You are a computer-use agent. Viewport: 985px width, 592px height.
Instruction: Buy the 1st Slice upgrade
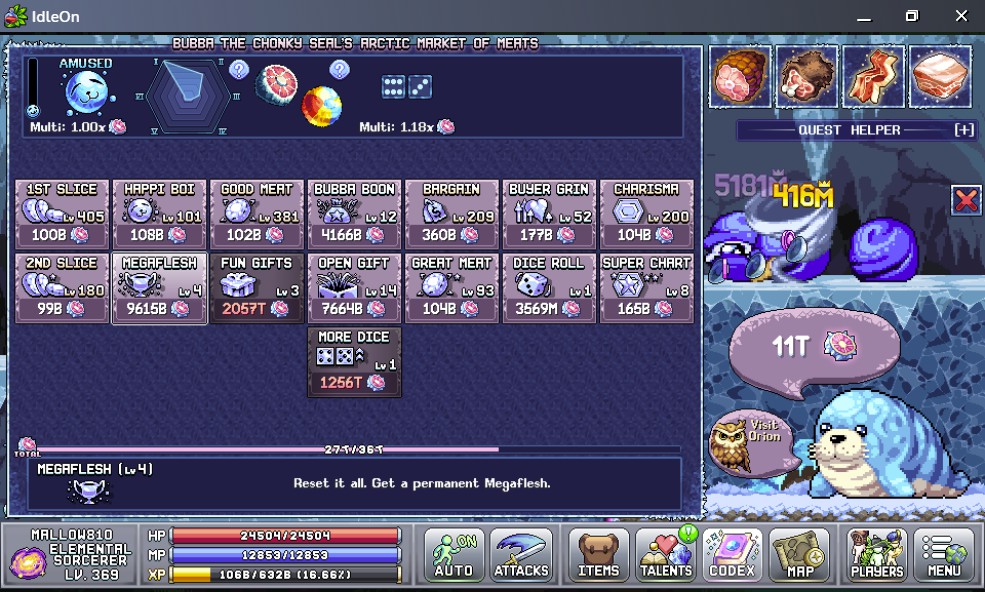(x=62, y=214)
